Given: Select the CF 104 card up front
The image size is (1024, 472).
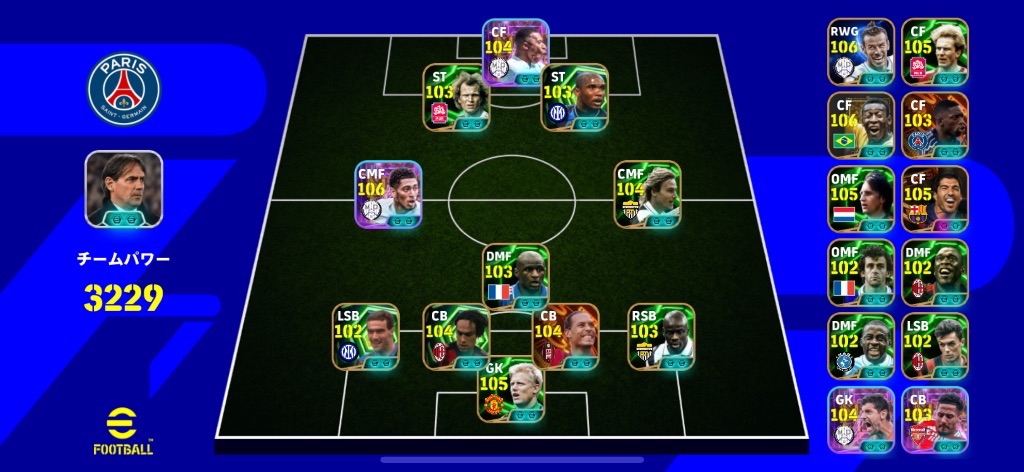Looking at the screenshot, I should 516,52.
